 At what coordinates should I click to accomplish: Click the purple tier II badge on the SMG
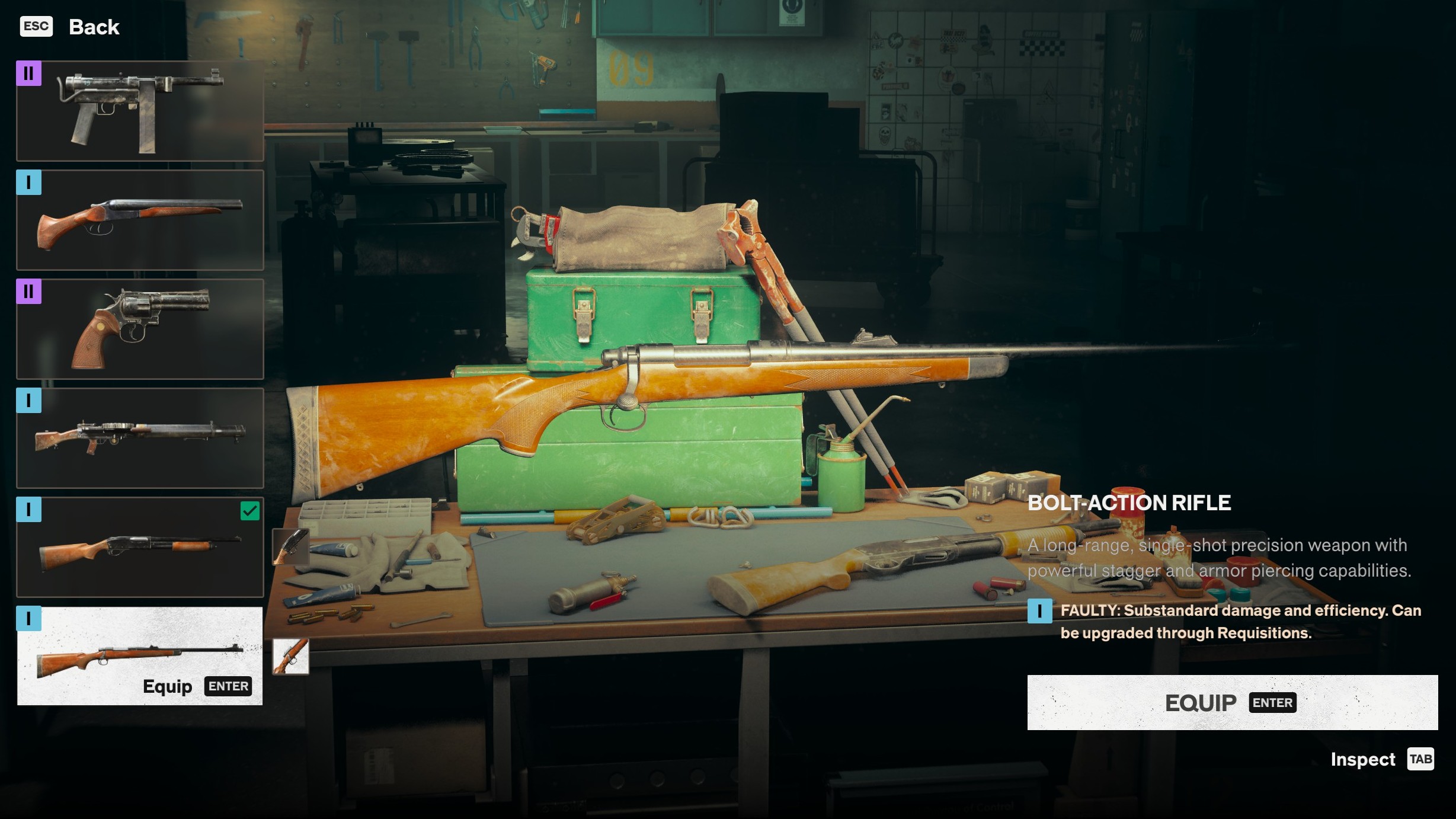point(29,74)
